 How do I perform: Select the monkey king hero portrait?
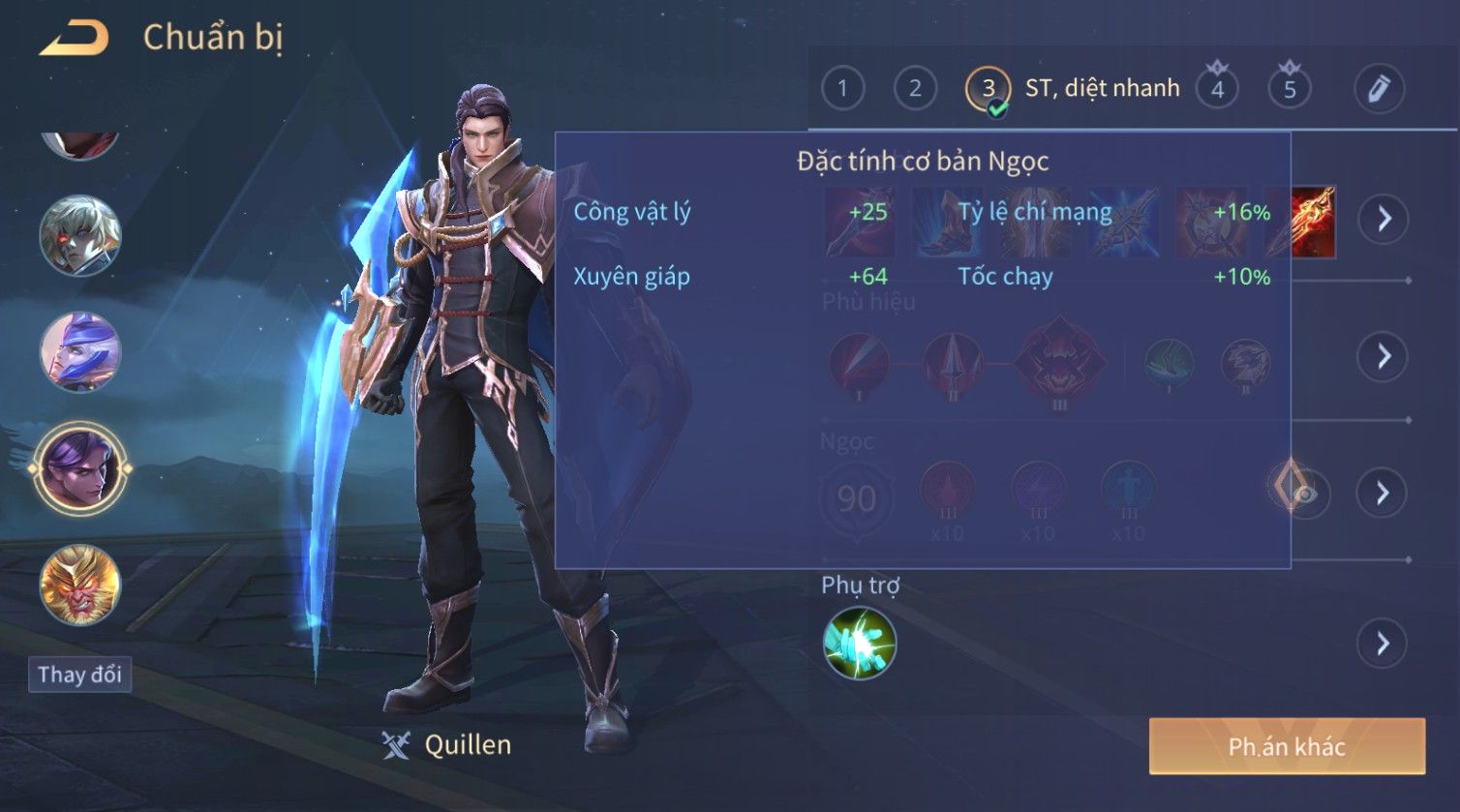[80, 586]
